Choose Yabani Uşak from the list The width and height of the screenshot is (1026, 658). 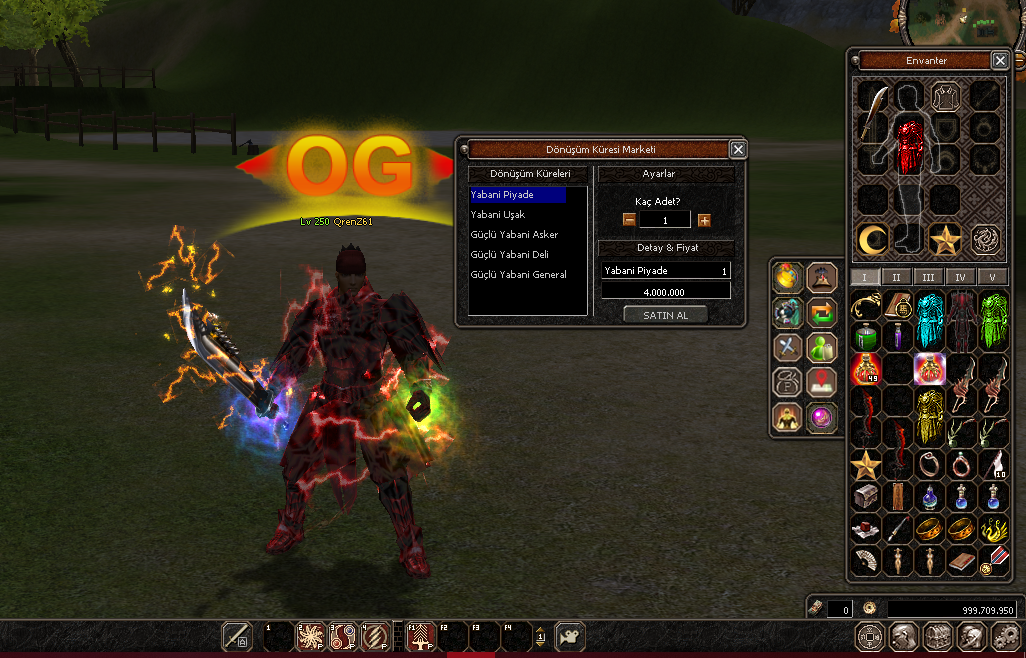[x=498, y=215]
